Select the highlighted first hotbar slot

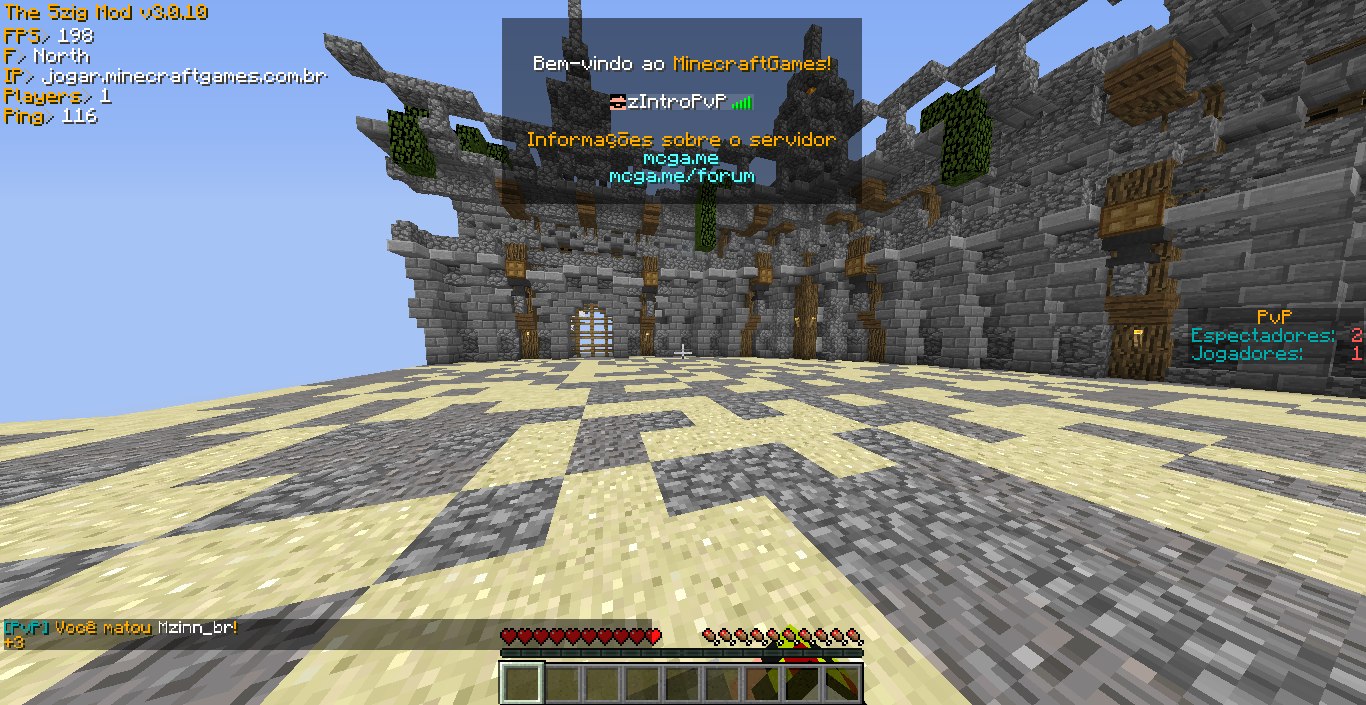coord(521,684)
